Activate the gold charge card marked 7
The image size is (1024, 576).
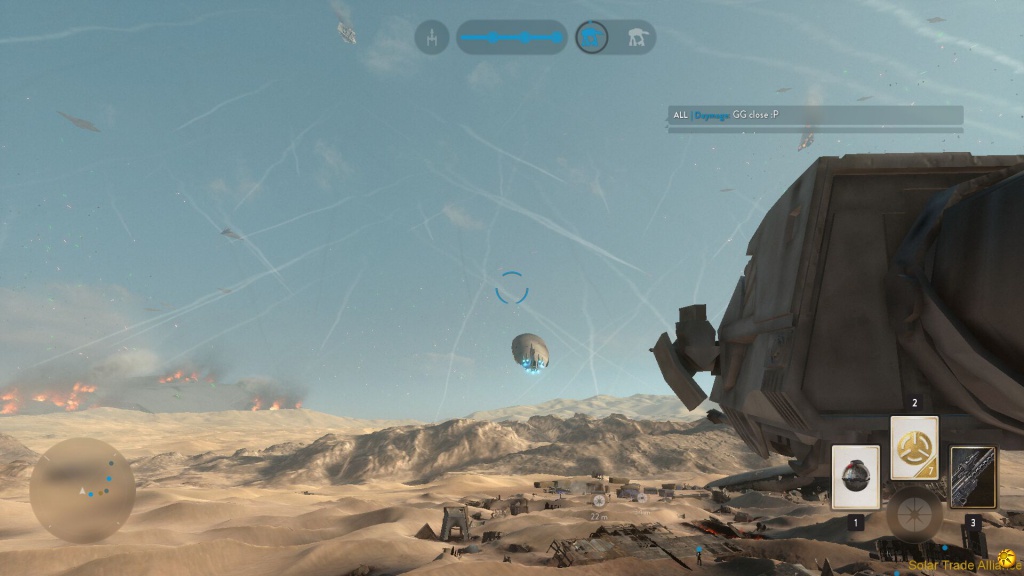[x=914, y=447]
